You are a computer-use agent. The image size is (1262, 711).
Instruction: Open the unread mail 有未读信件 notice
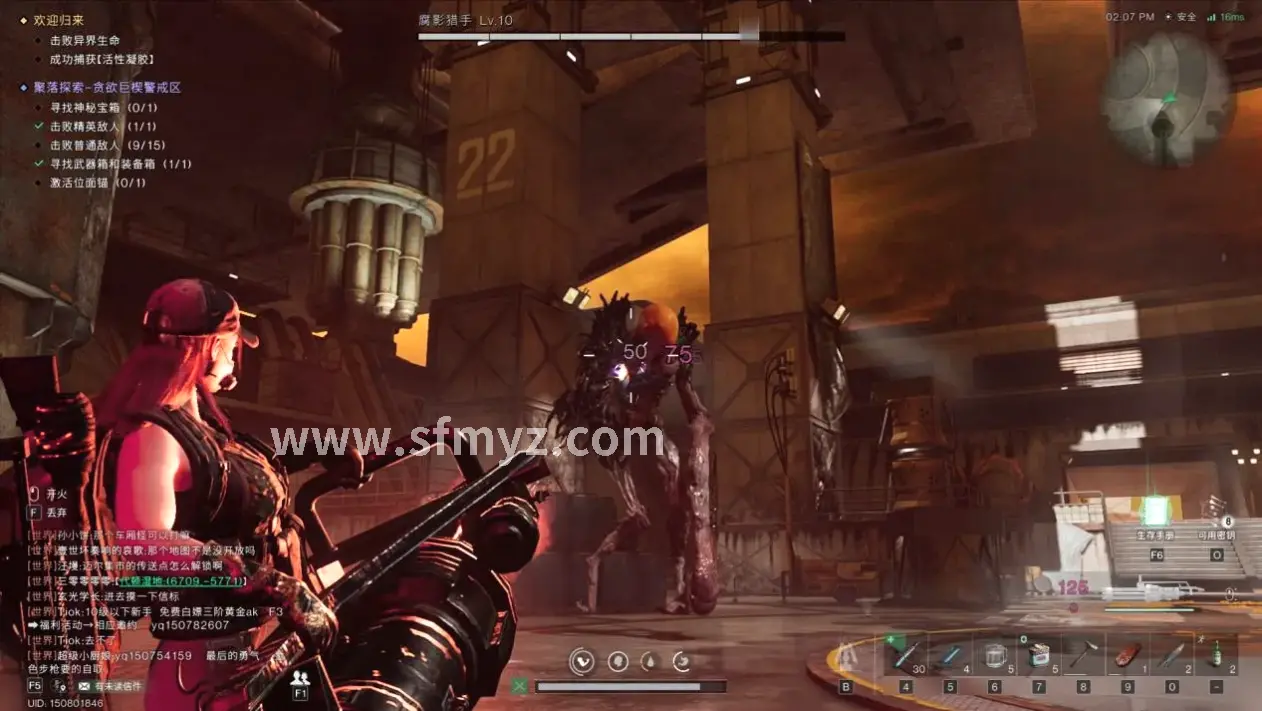111,687
